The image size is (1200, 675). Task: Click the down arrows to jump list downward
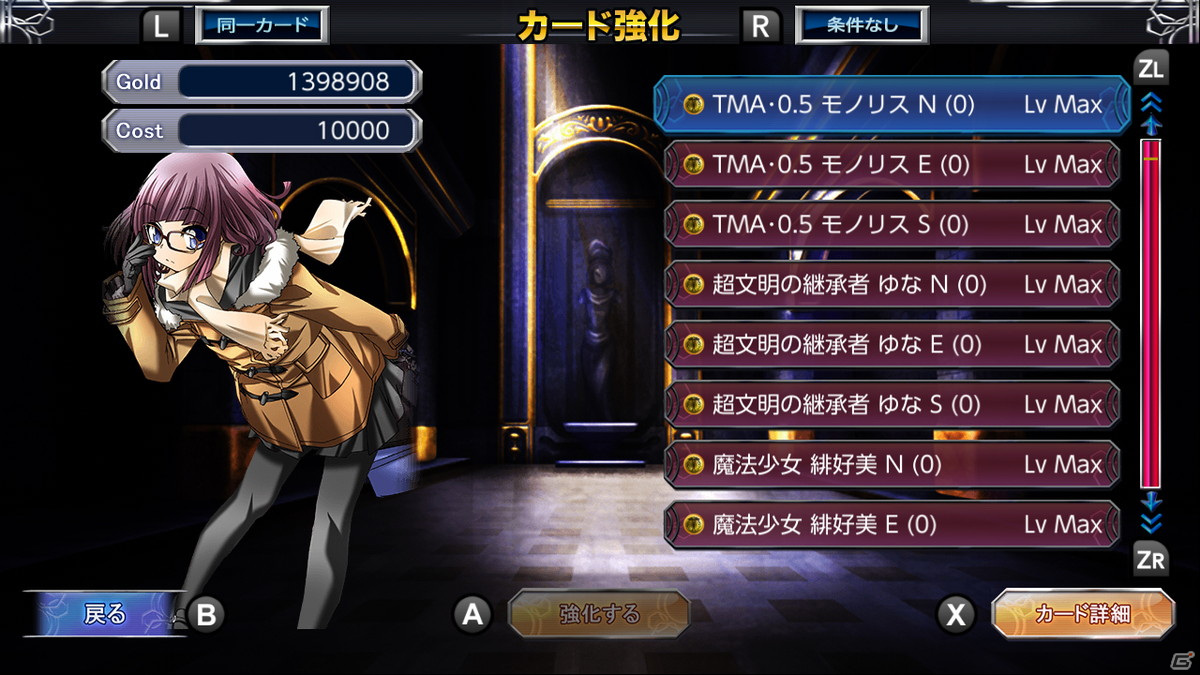[x=1151, y=523]
